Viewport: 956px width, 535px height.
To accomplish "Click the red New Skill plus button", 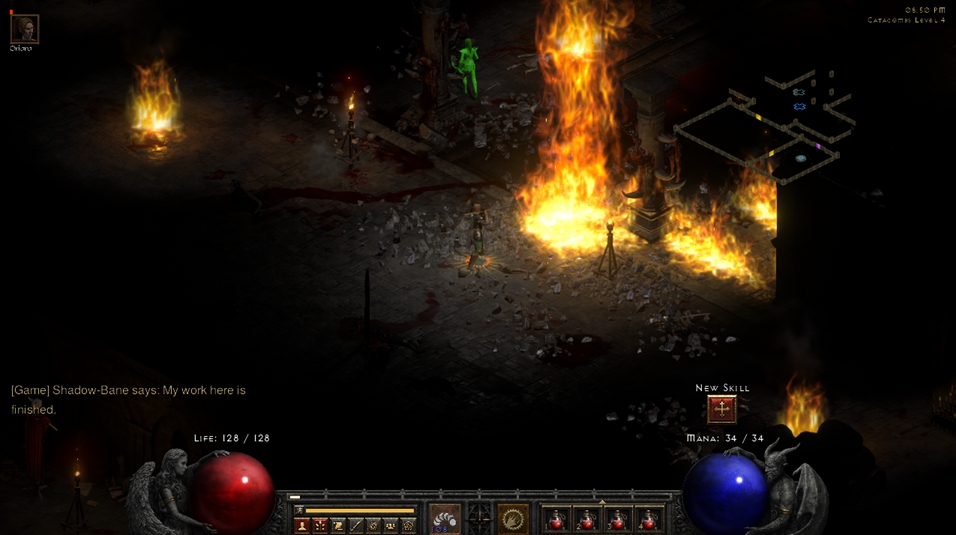I will tap(721, 408).
